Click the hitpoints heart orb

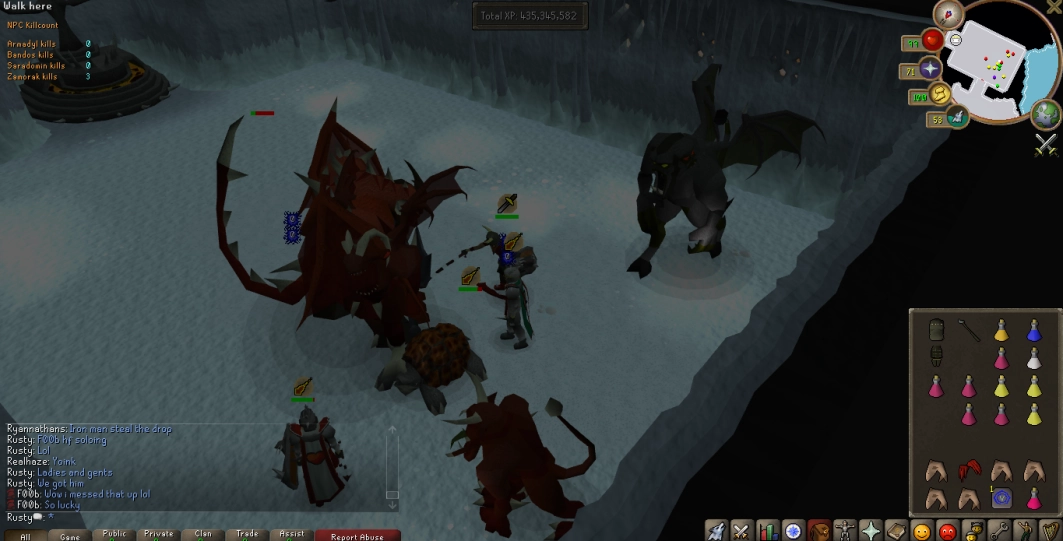click(934, 40)
